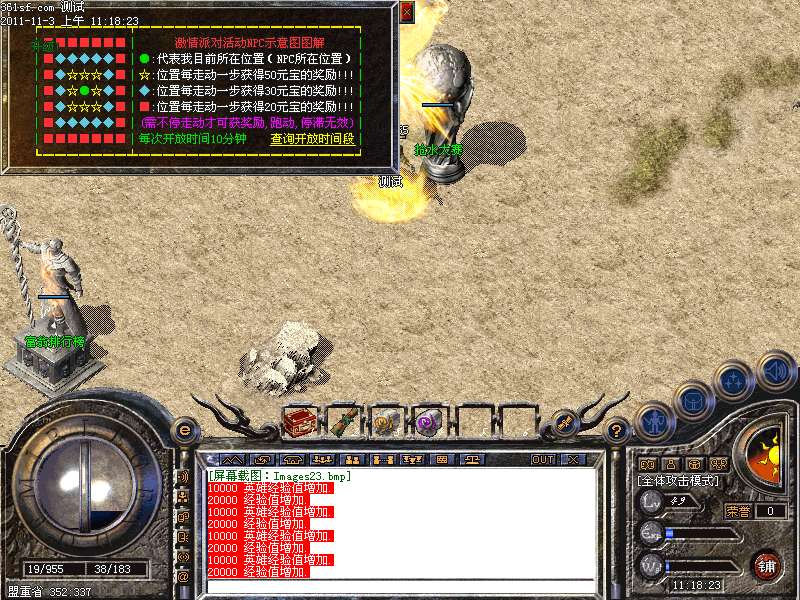The height and width of the screenshot is (600, 800).
Task: Click the chat text input line
Action: [x=400, y=587]
